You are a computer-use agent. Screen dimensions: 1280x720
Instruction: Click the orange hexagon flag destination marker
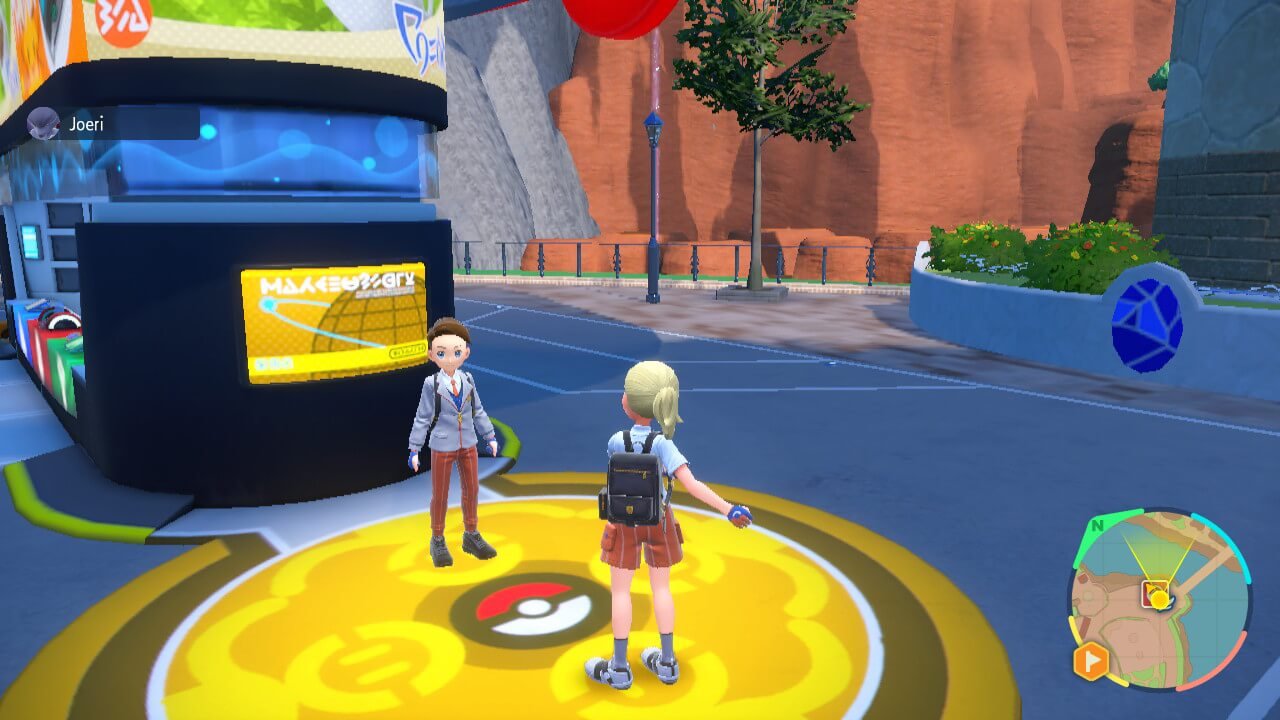pos(1092,660)
